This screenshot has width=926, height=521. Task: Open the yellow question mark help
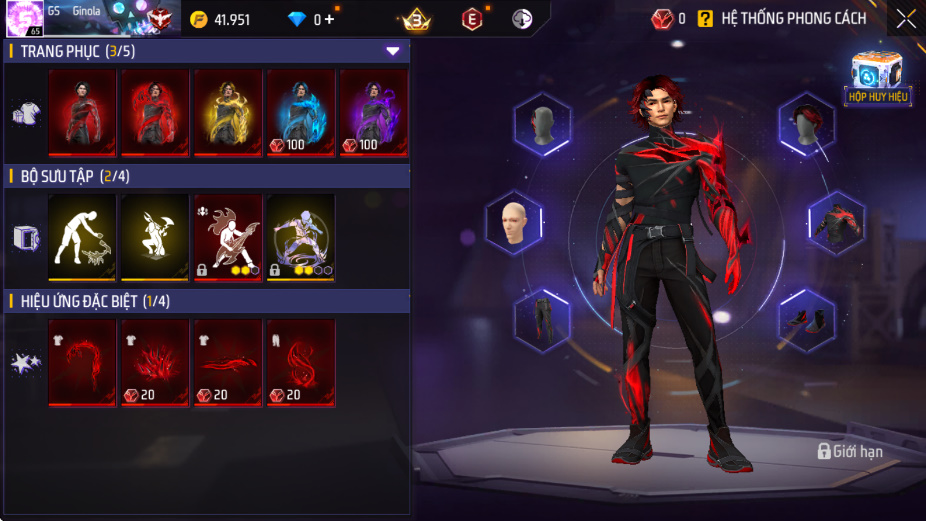(x=705, y=18)
